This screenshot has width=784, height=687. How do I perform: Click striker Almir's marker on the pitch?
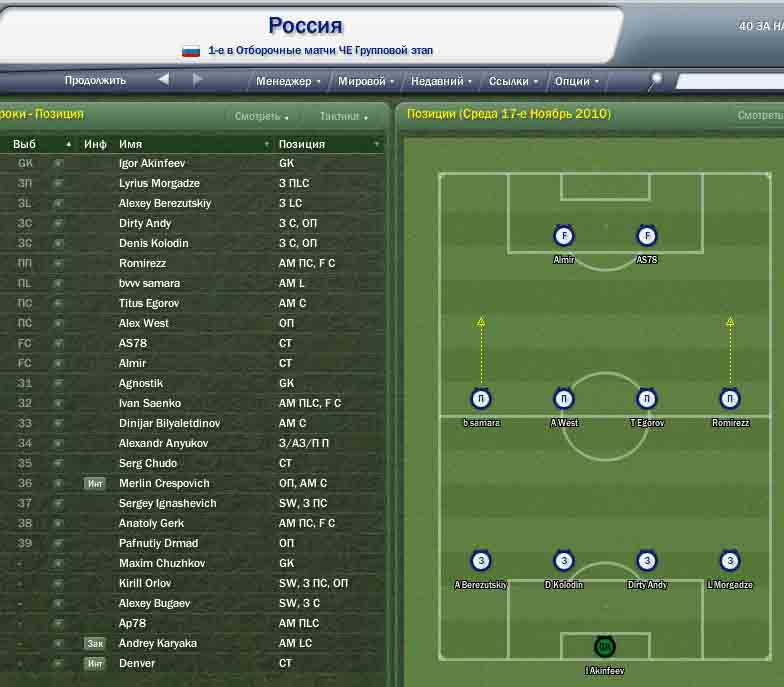tap(564, 237)
